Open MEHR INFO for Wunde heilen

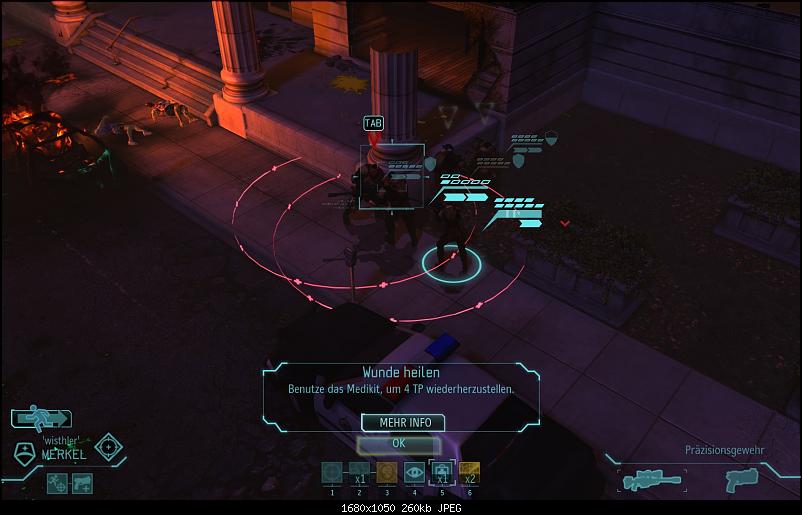click(x=404, y=422)
